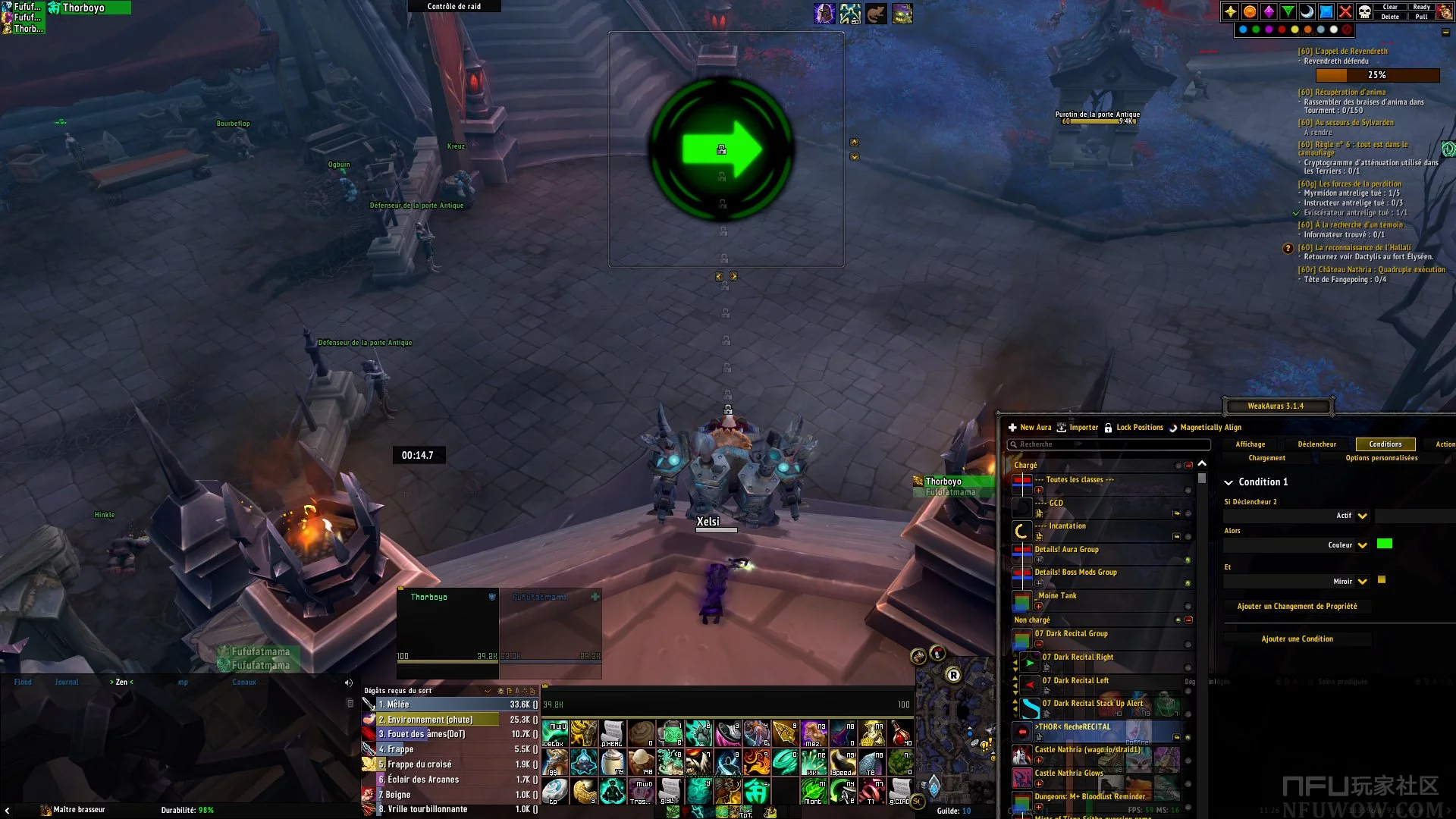This screenshot has height=819, width=1456.
Task: Open the Déclencheur tab
Action: point(1316,444)
